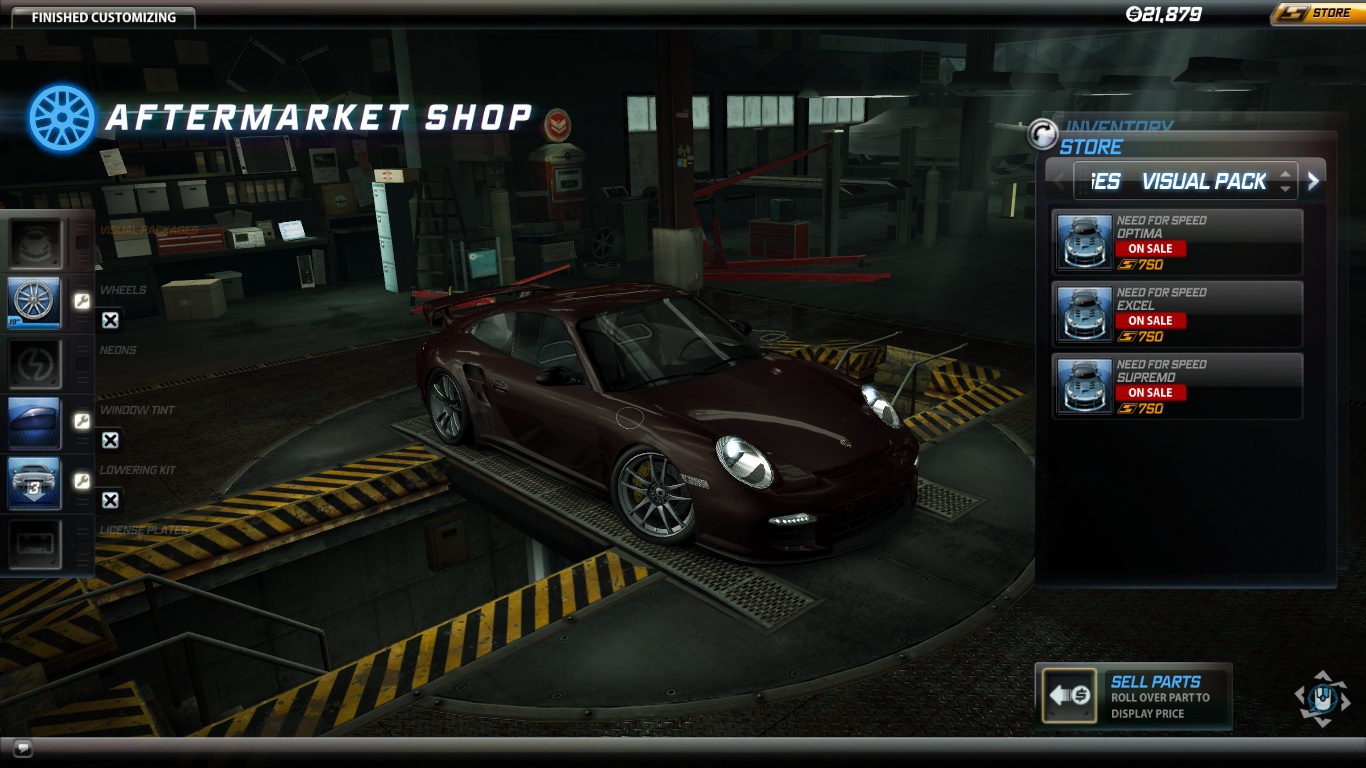Viewport: 1366px width, 768px height.
Task: Remove the window tint with the X
Action: [x=110, y=440]
